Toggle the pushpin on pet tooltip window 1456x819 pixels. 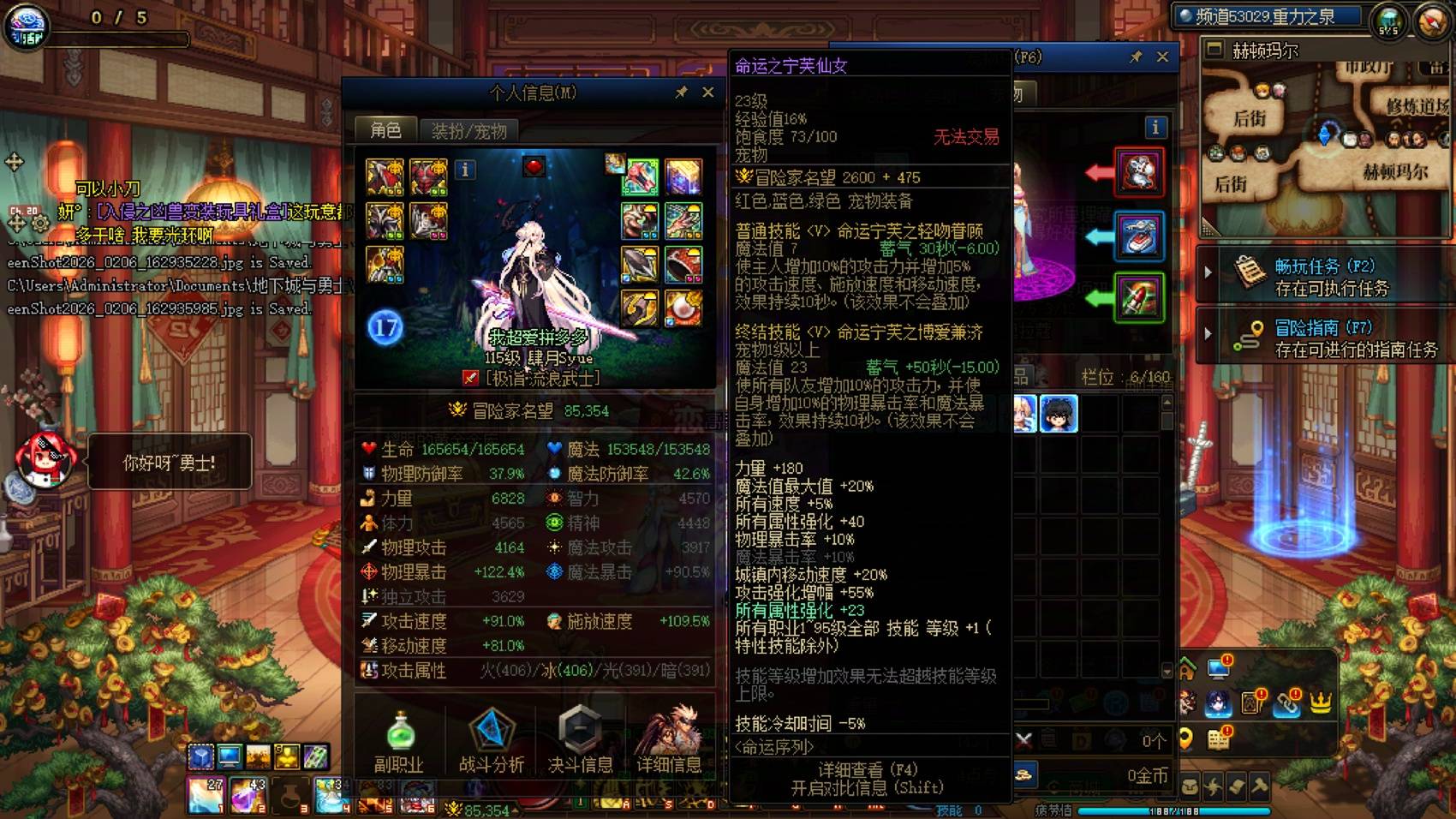click(x=1137, y=57)
